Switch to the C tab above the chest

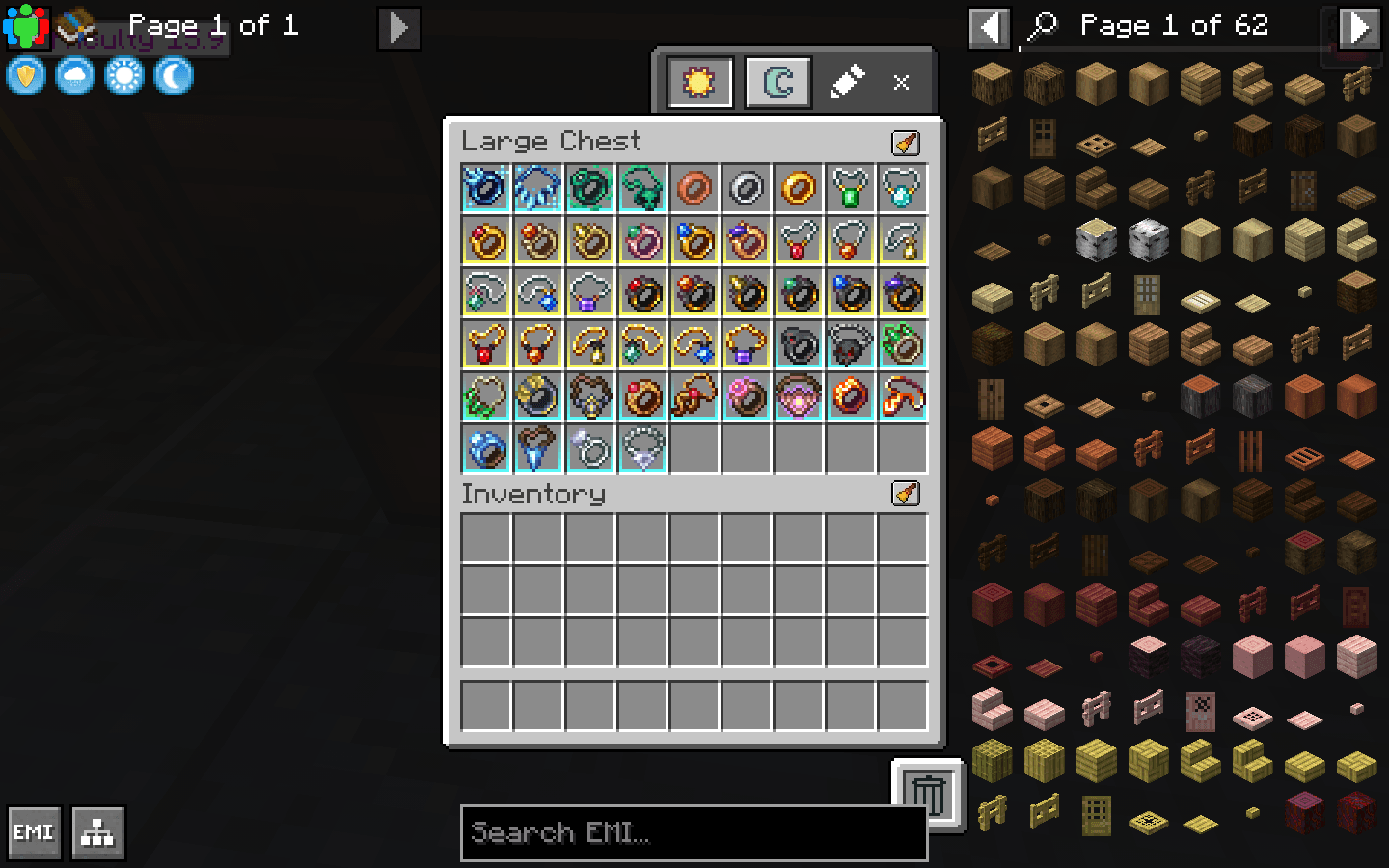[777, 81]
